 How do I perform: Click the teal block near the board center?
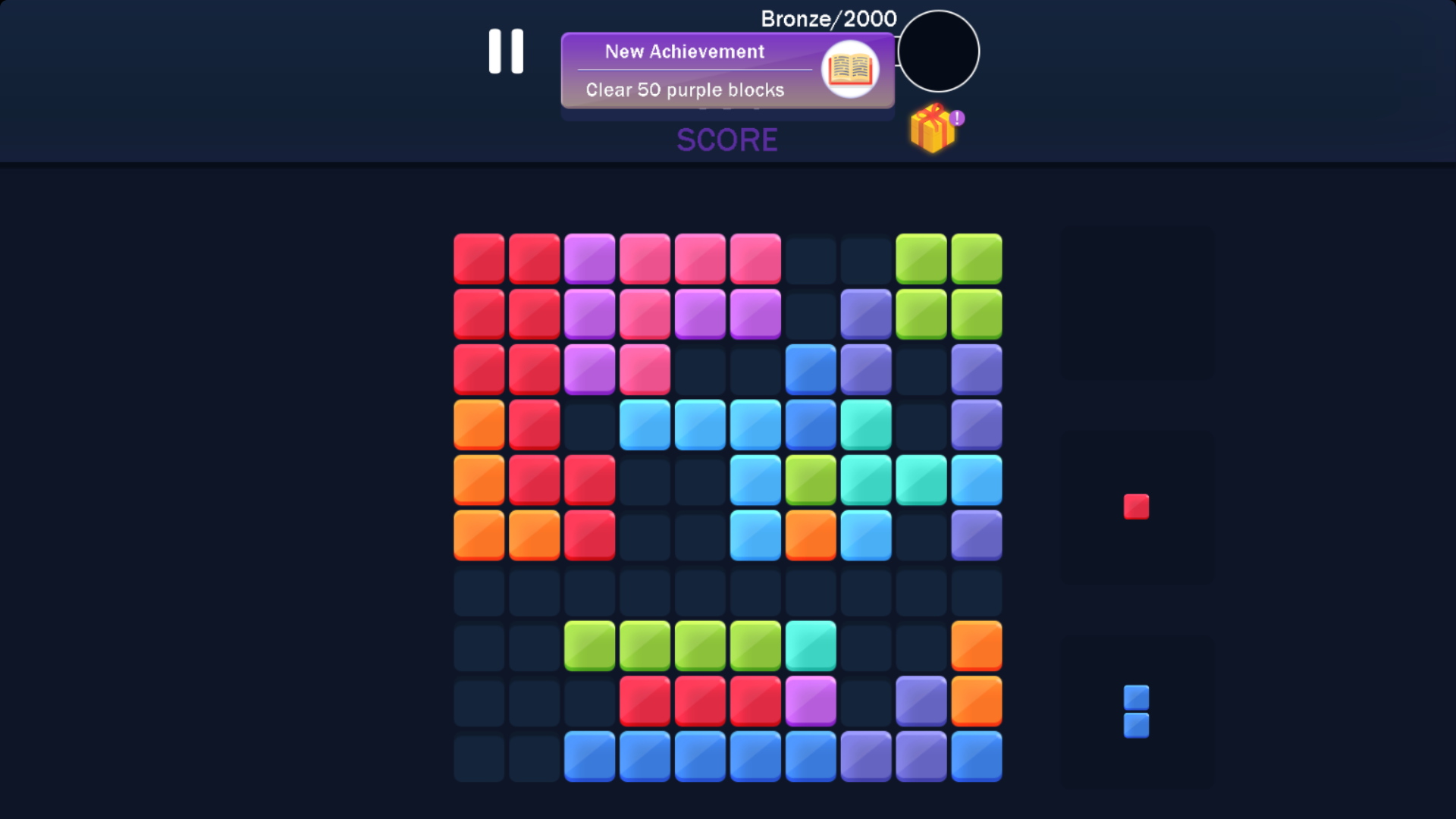click(x=865, y=479)
